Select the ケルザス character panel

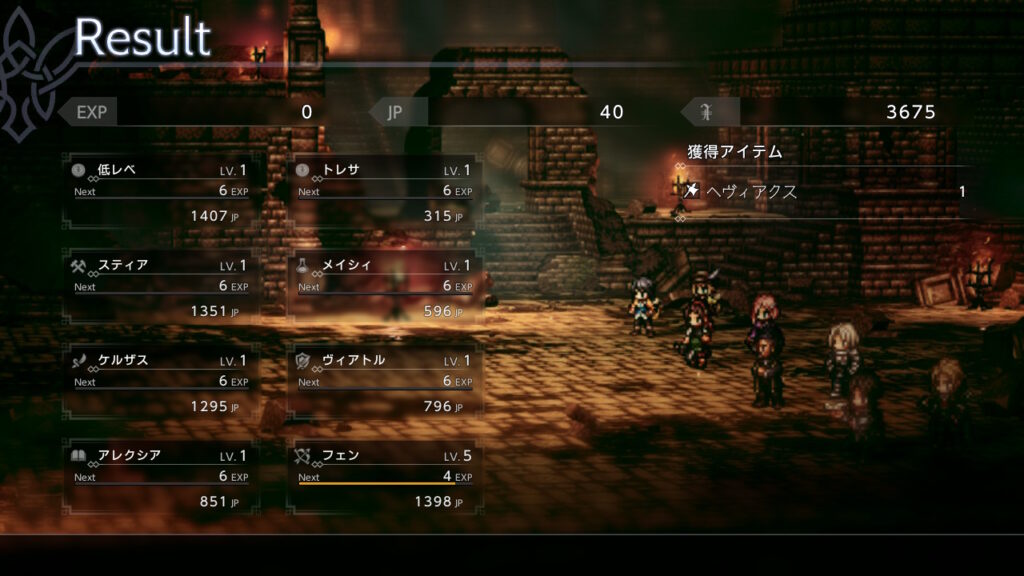pos(160,383)
